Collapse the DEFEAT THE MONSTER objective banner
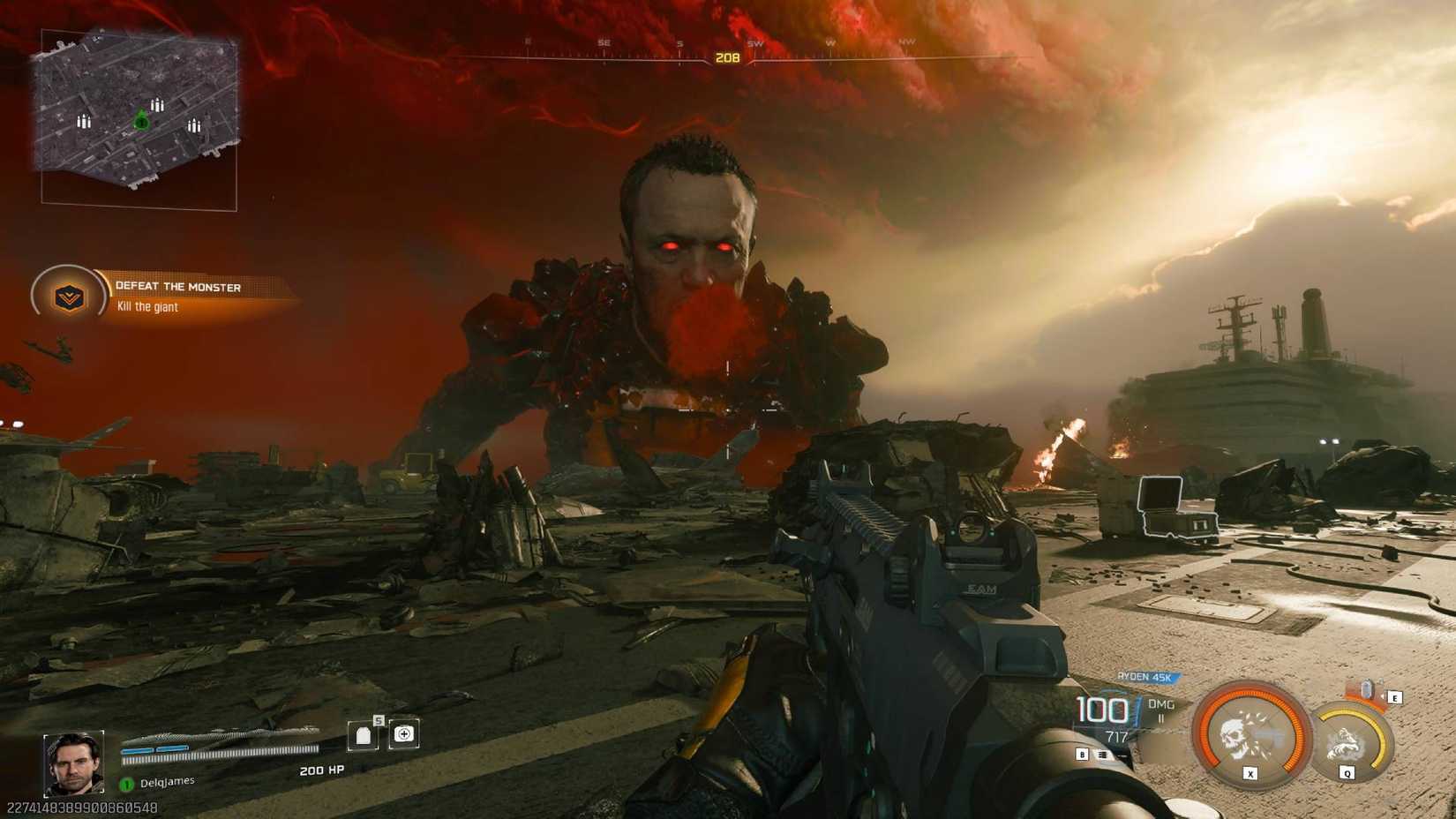Screen dimensions: 1456x819 click(x=176, y=287)
